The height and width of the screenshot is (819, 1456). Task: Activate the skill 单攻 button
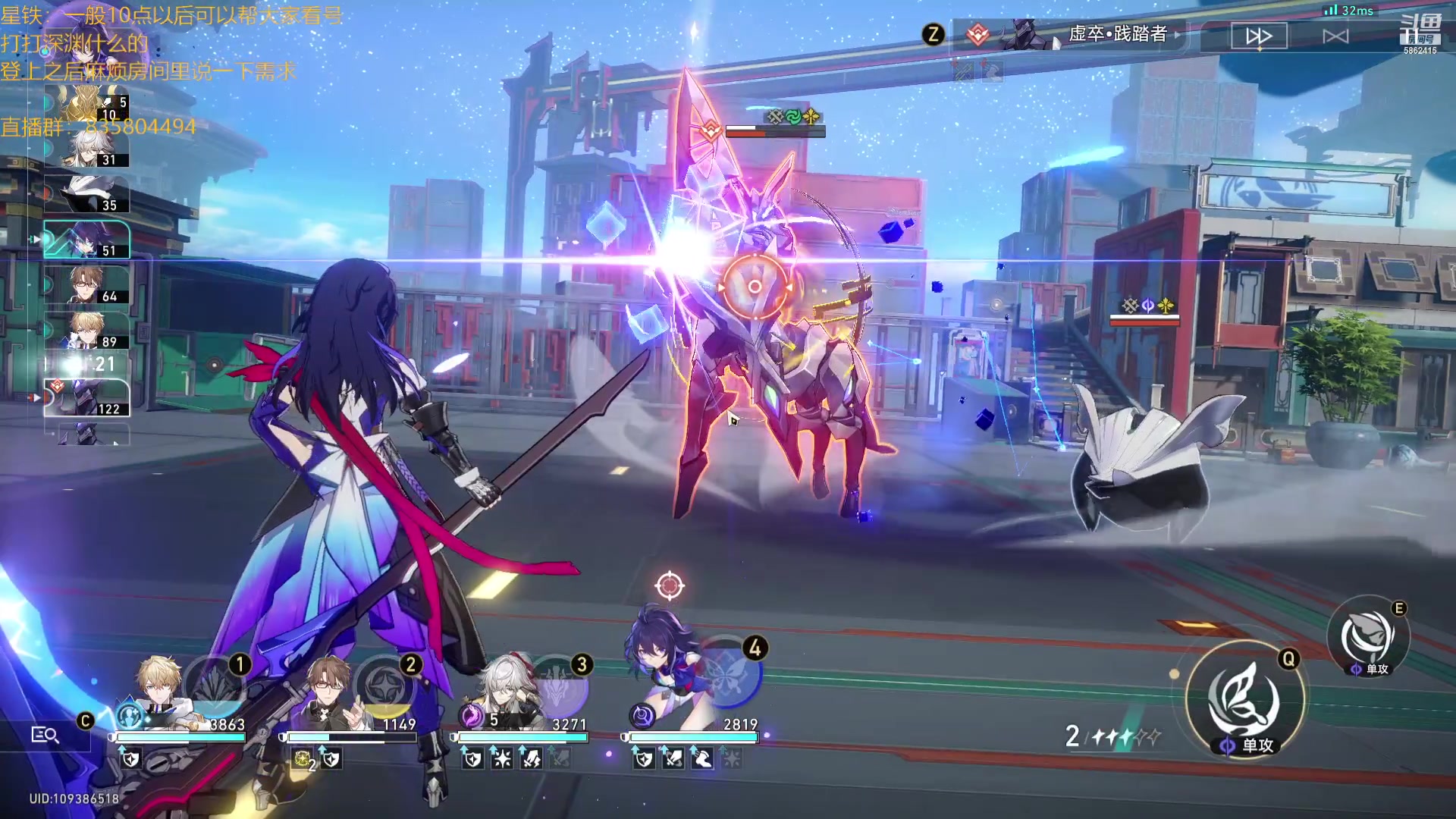click(x=1368, y=637)
